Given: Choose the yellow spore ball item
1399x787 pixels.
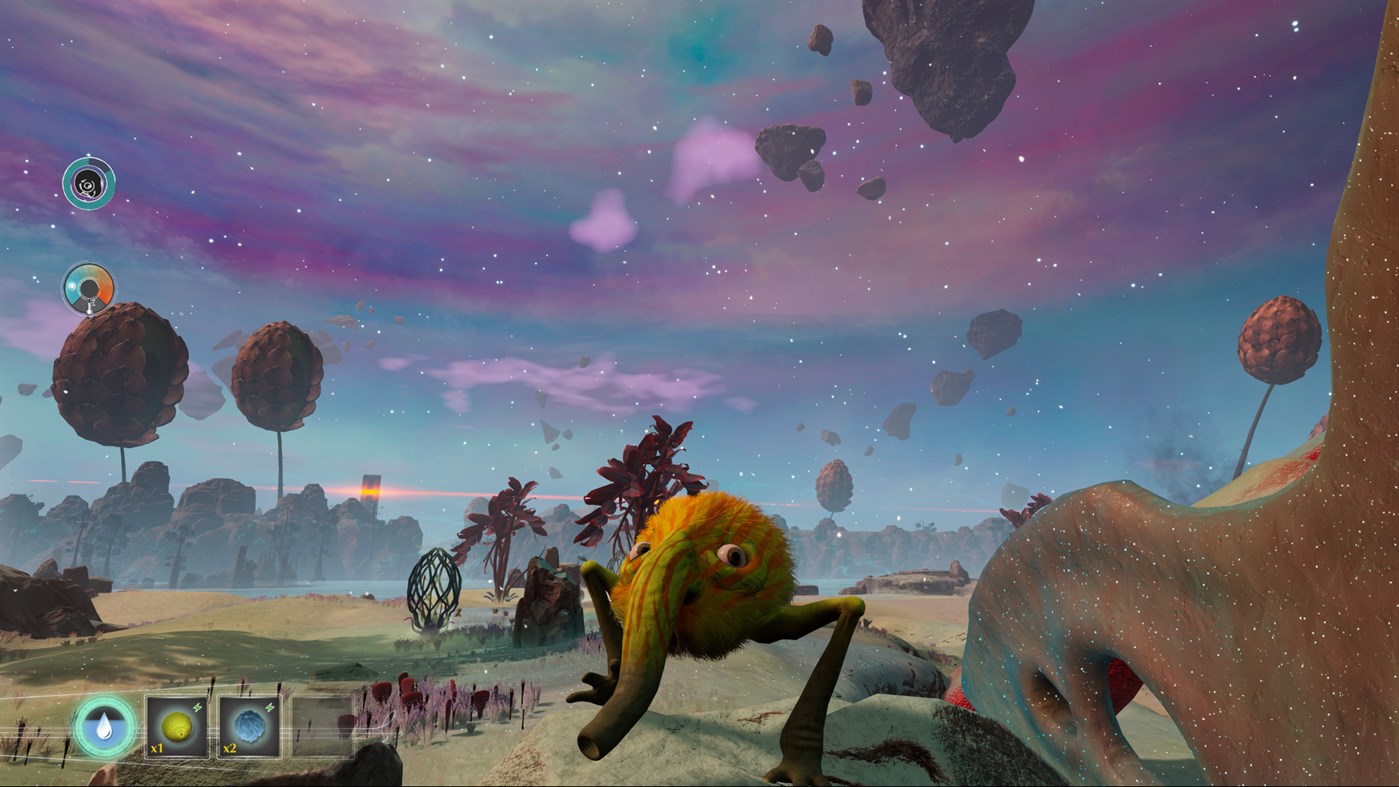Looking at the screenshot, I should [177, 726].
